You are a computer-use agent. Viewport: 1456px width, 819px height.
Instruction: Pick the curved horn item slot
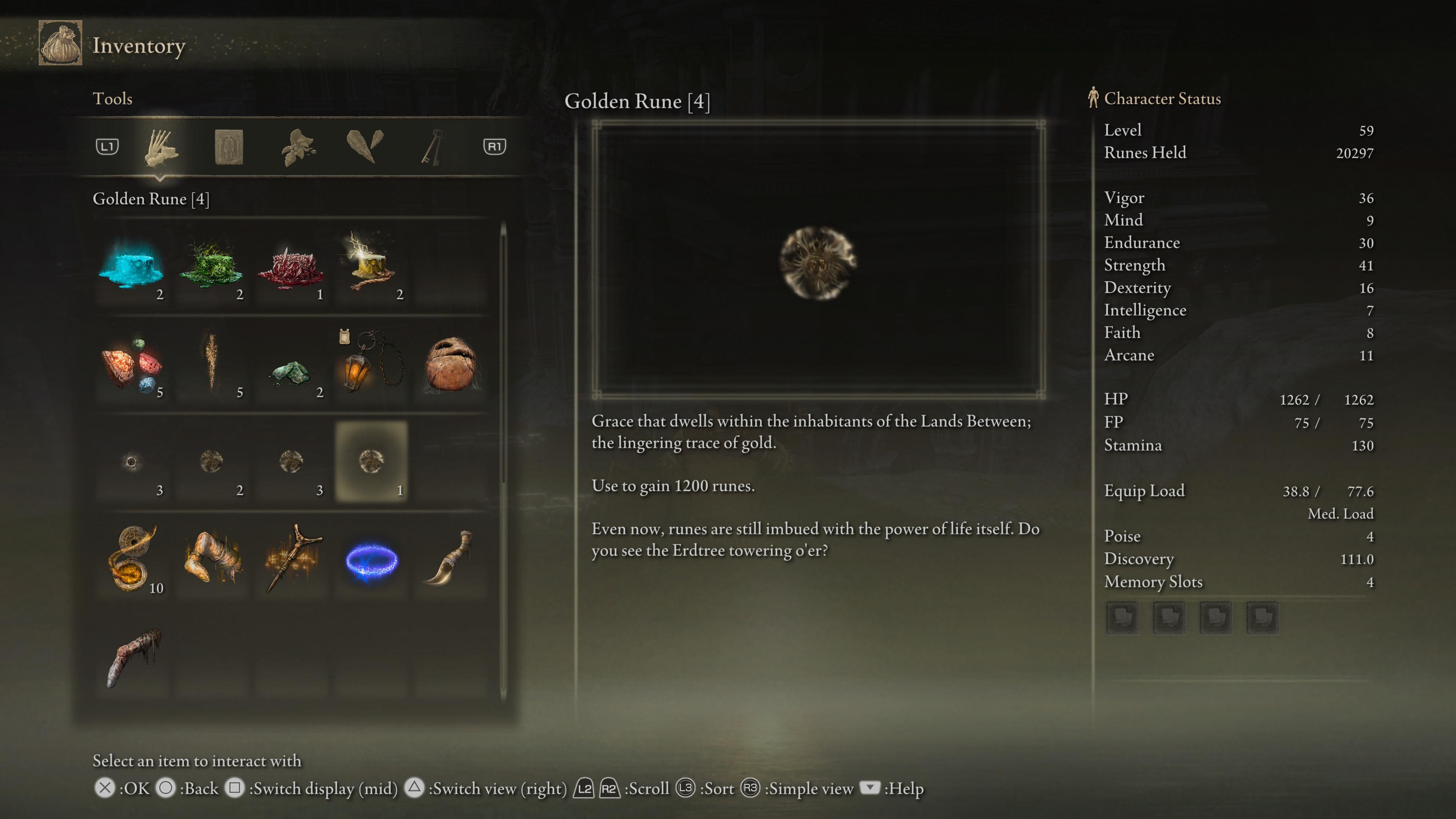click(450, 560)
